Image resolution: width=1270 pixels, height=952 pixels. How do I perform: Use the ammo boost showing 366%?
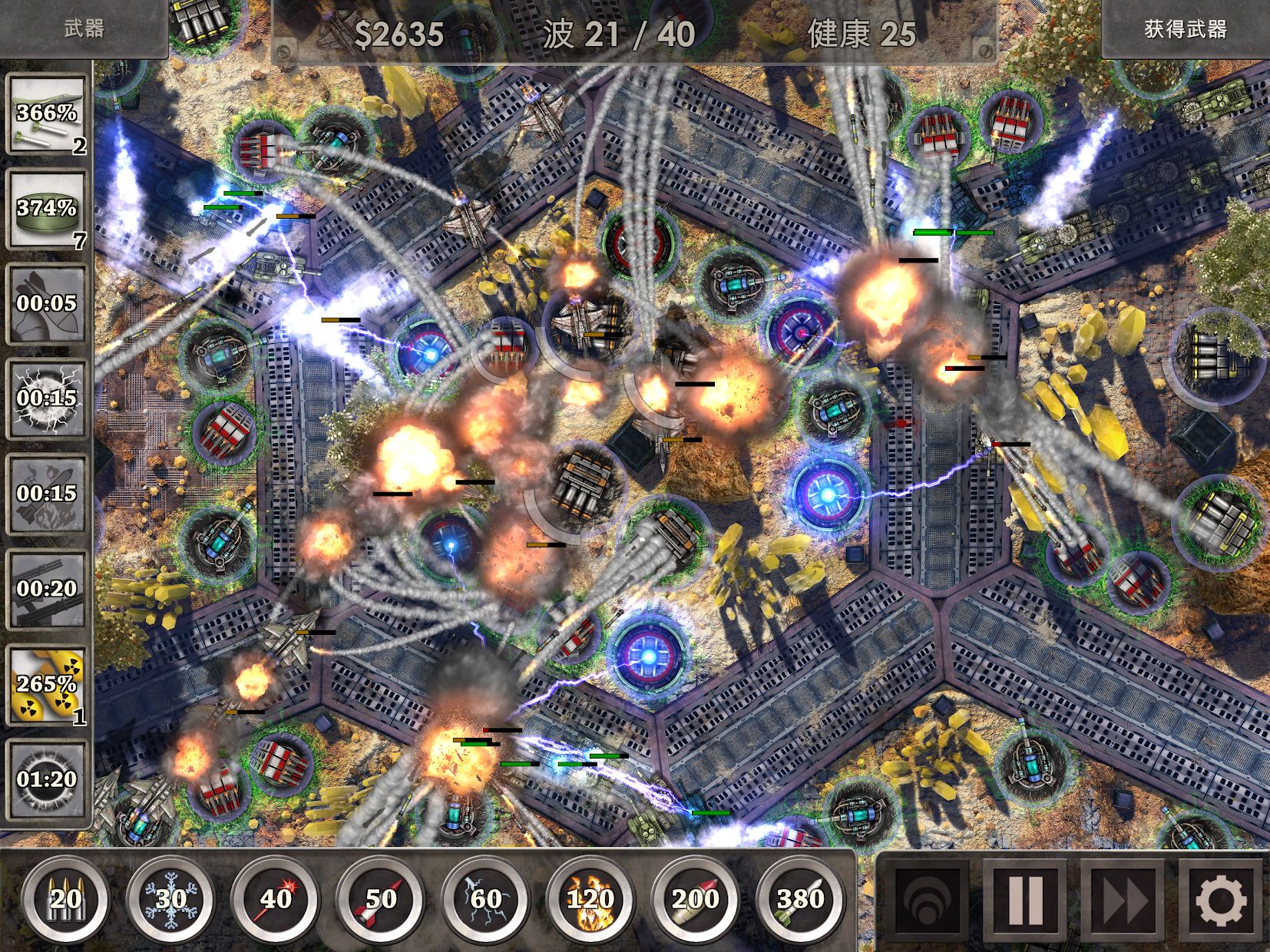click(46, 117)
